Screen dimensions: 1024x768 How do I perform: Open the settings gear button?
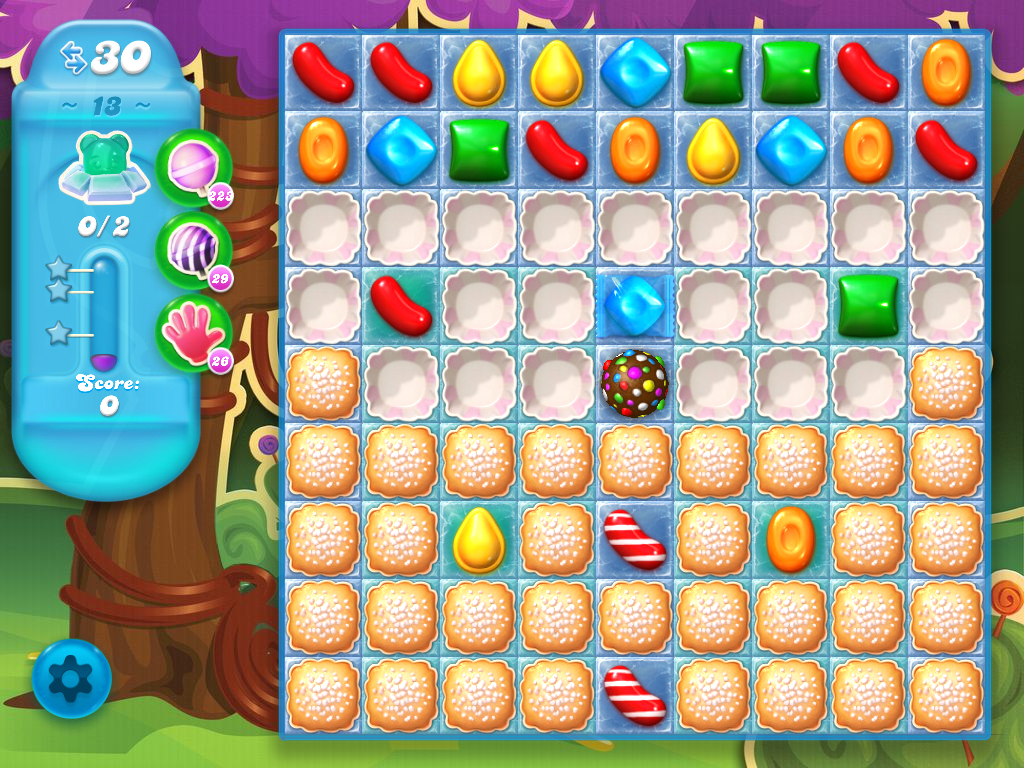click(x=71, y=680)
